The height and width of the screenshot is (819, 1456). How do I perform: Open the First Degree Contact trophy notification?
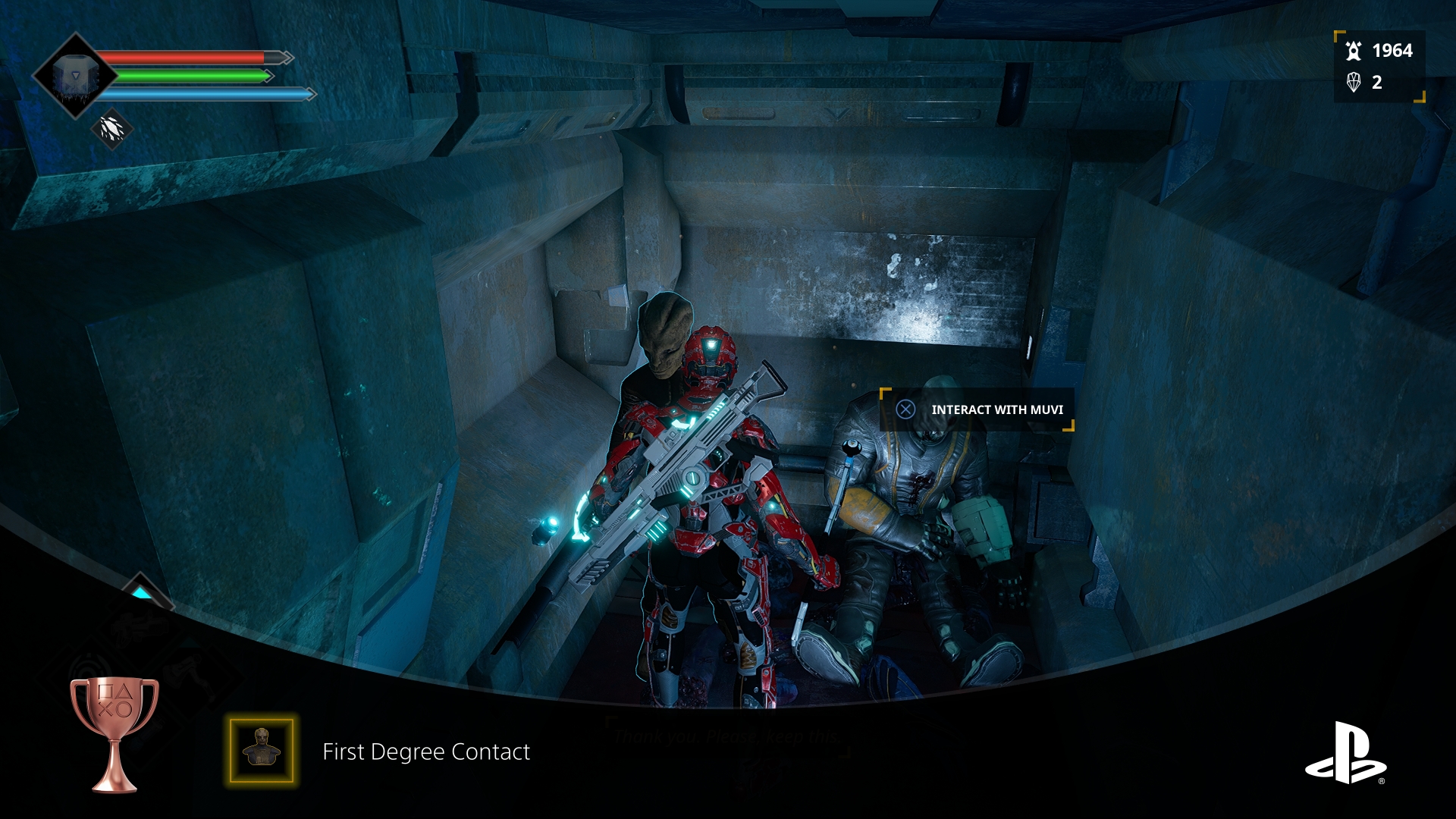[x=426, y=752]
